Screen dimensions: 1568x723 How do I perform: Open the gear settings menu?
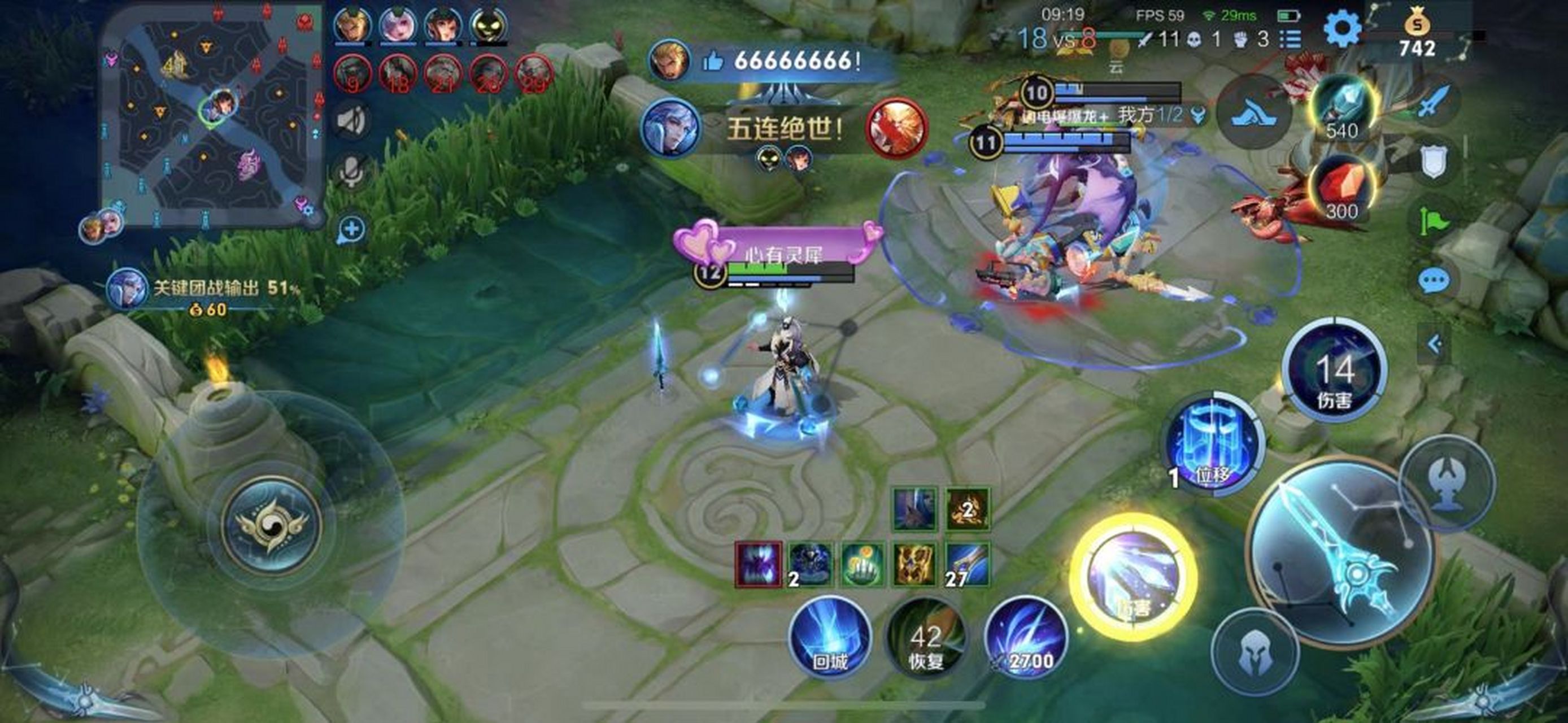(x=1341, y=29)
